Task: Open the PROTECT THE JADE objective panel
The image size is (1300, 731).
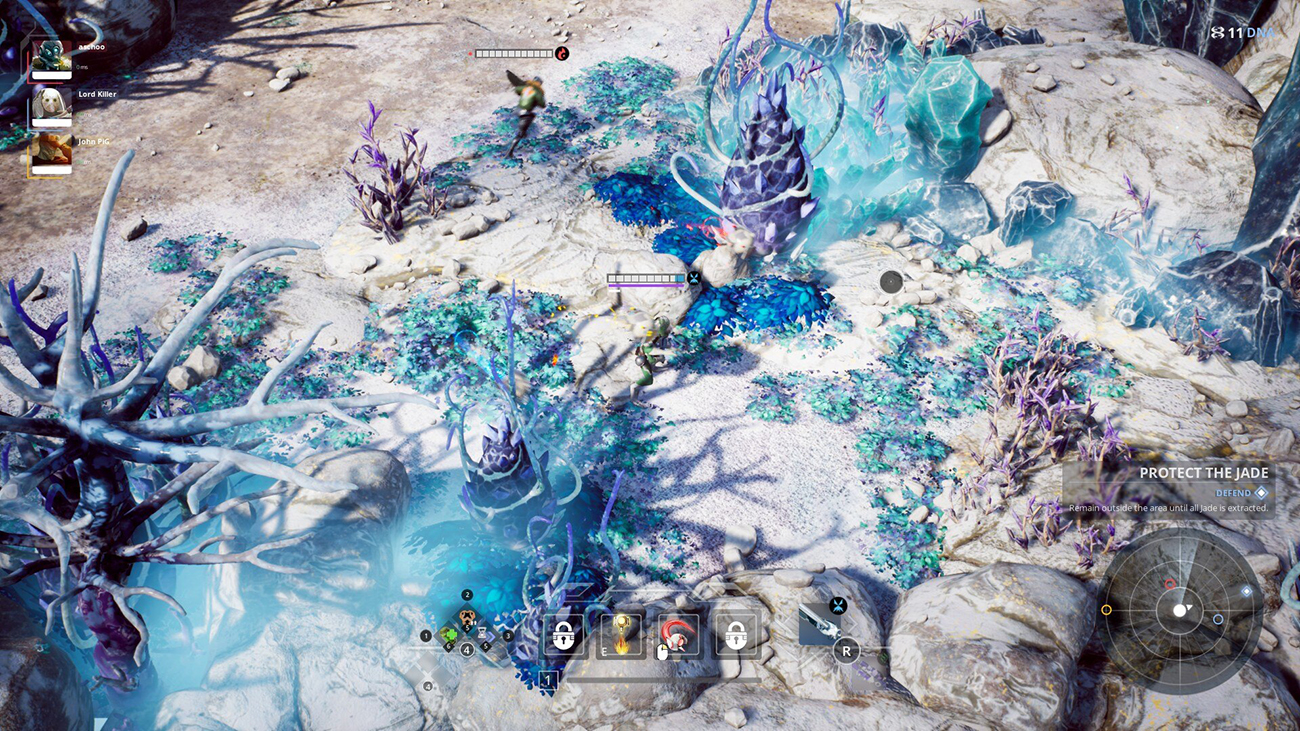Action: coord(1205,472)
